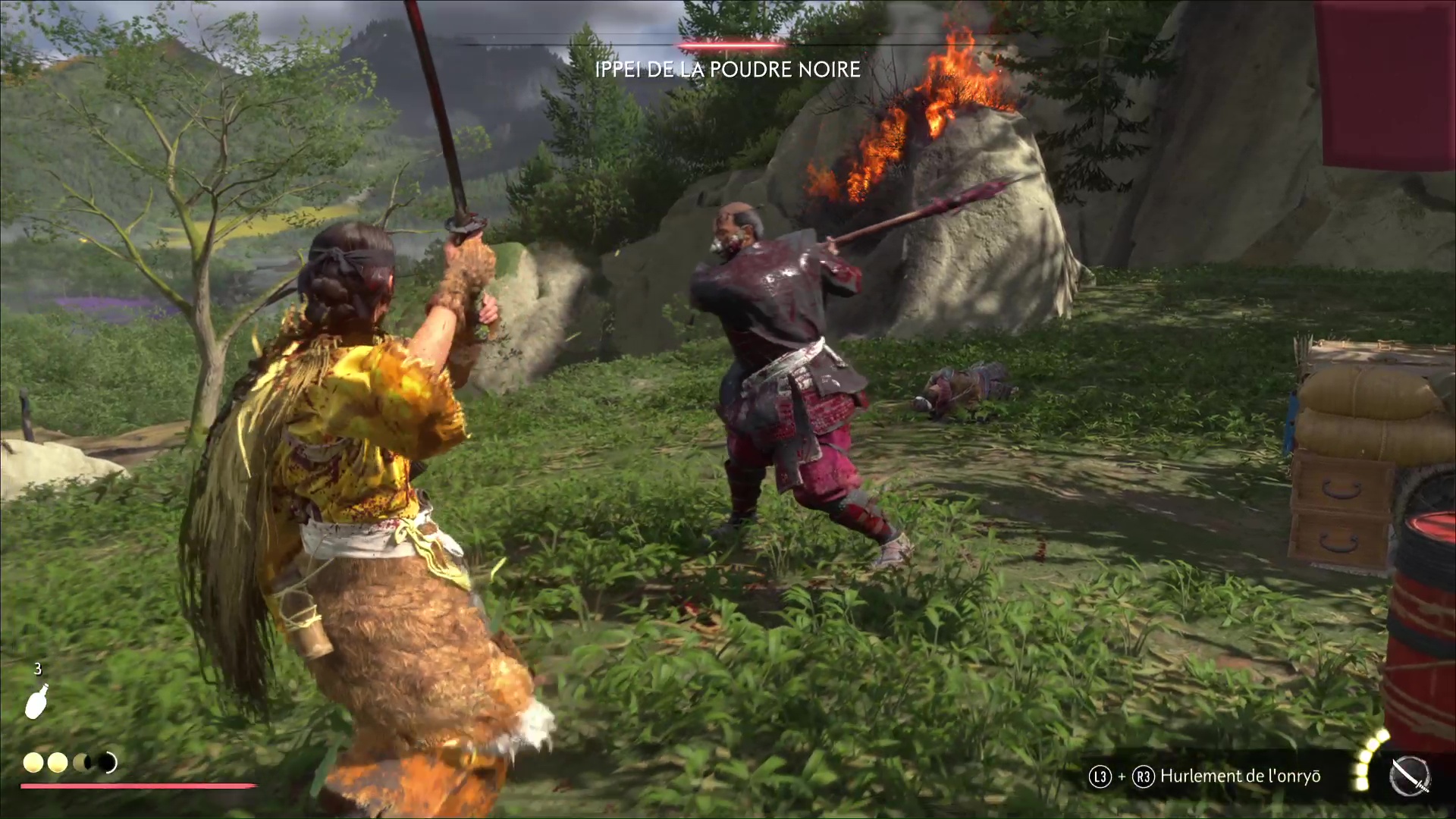Select the katana weapon icon
This screenshot has height=819, width=1456.
1410,777
